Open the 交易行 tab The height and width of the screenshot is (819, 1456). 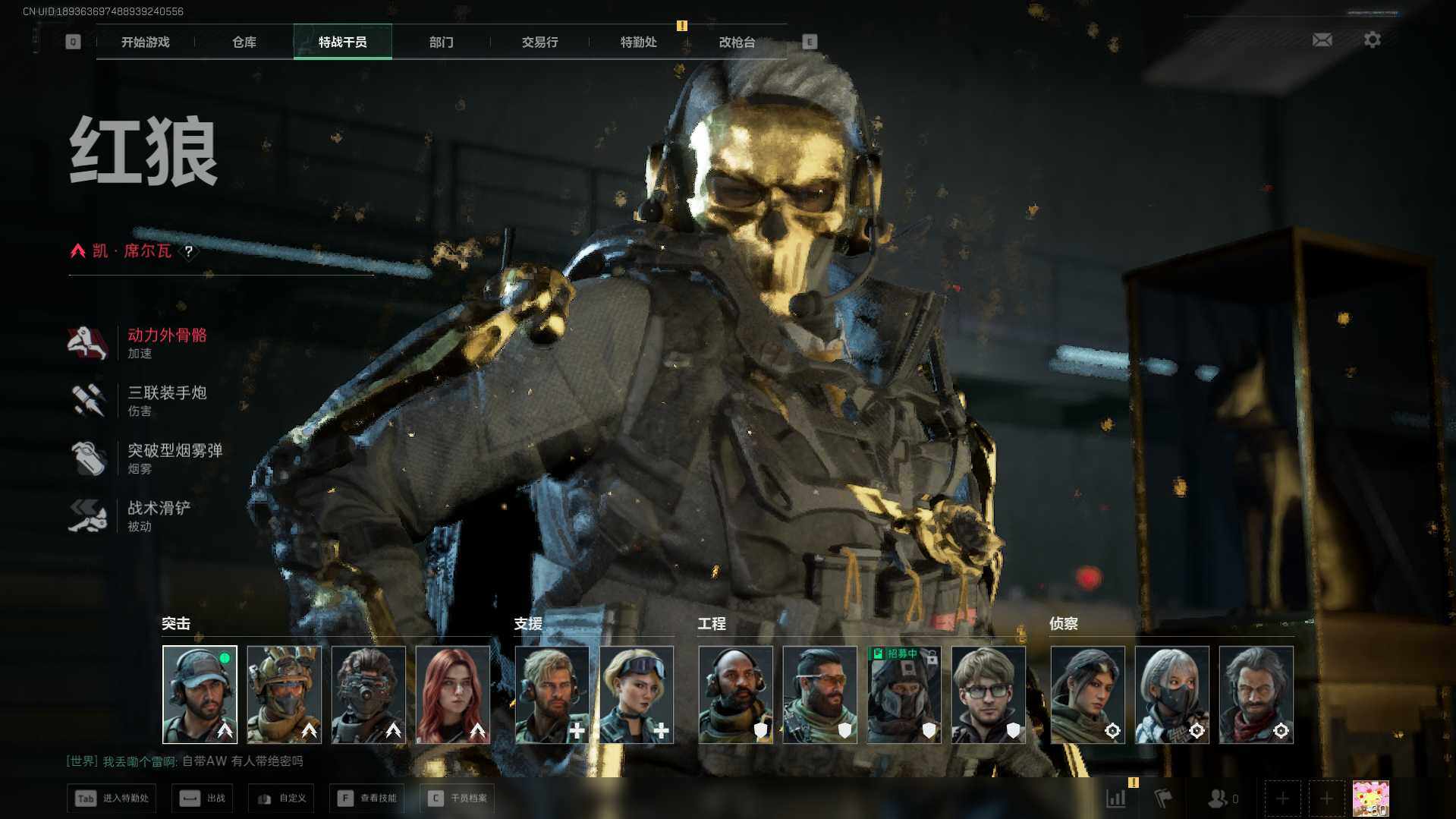pyautogui.click(x=539, y=42)
